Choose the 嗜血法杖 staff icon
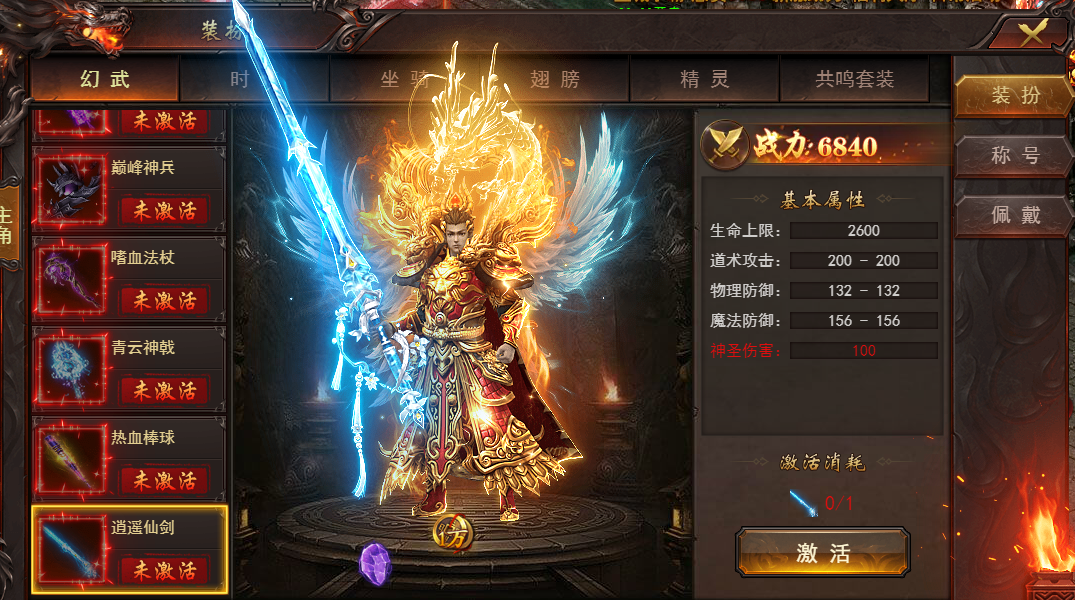The height and width of the screenshot is (600, 1075). pos(72,277)
